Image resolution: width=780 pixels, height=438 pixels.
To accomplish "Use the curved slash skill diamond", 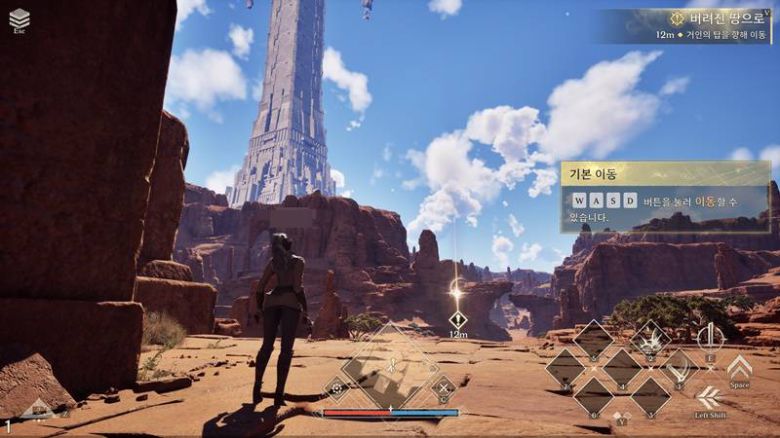I will 680,366.
